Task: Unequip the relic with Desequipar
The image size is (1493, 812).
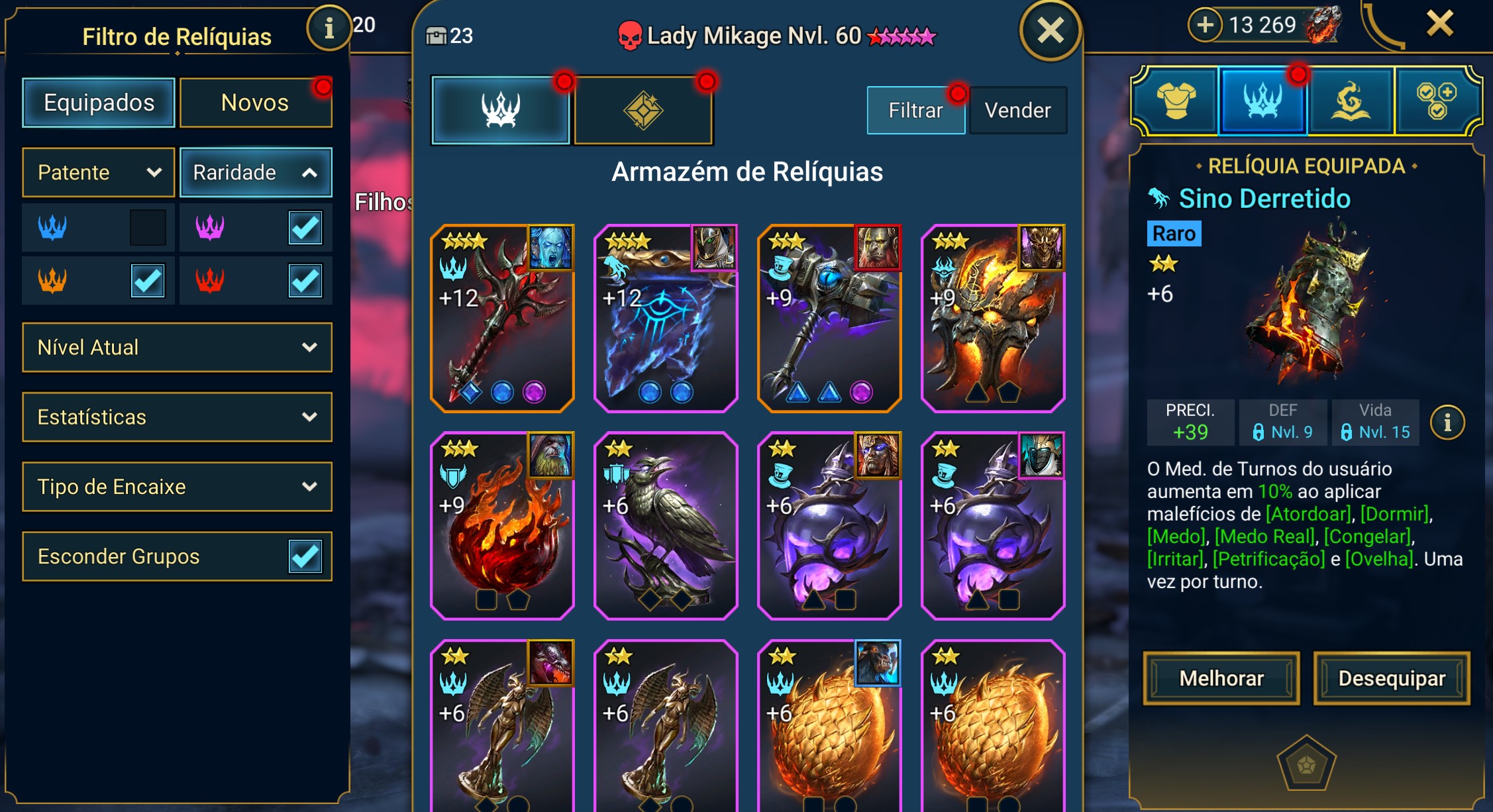Action: point(1392,678)
